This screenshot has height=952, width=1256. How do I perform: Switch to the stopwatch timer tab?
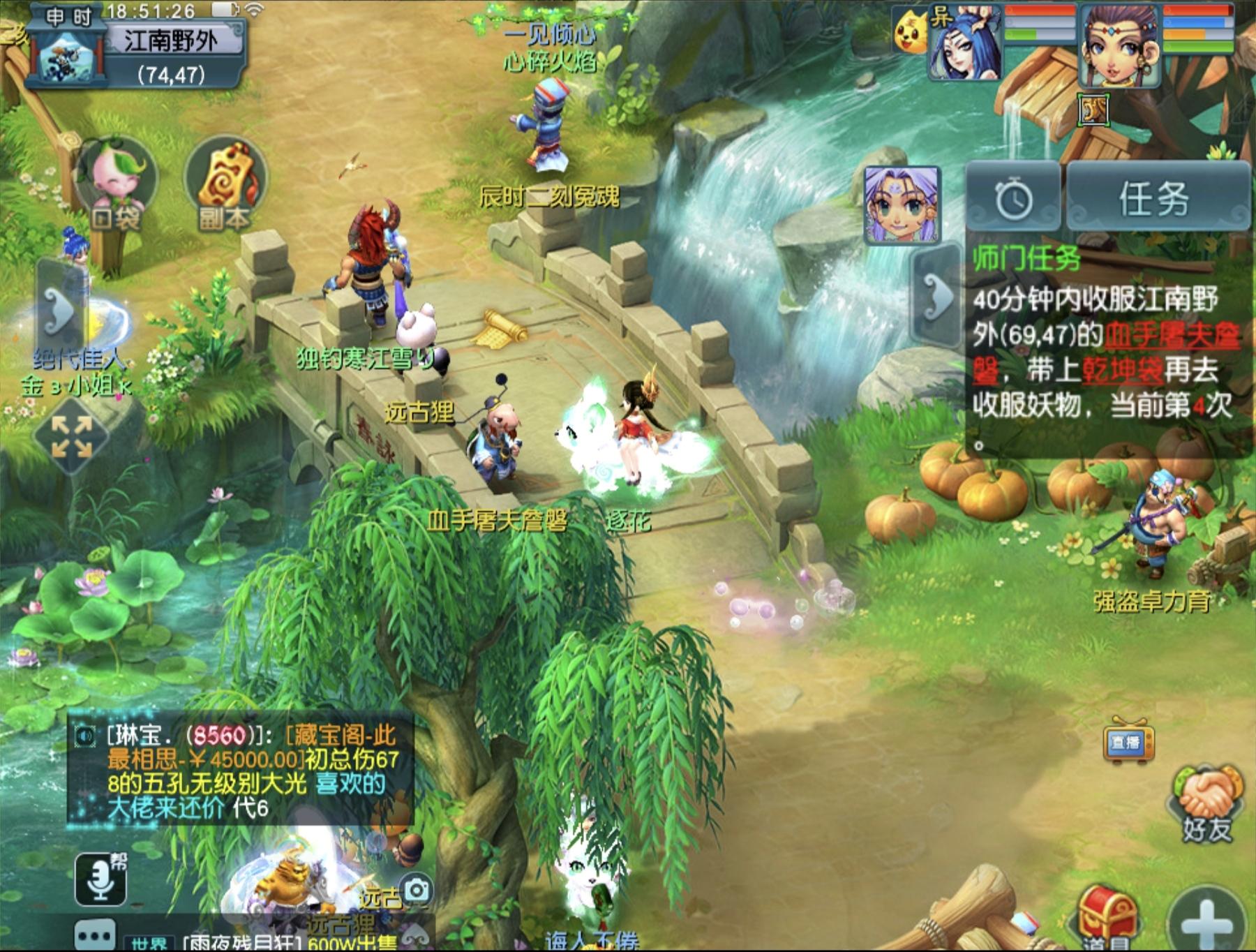tap(1012, 198)
